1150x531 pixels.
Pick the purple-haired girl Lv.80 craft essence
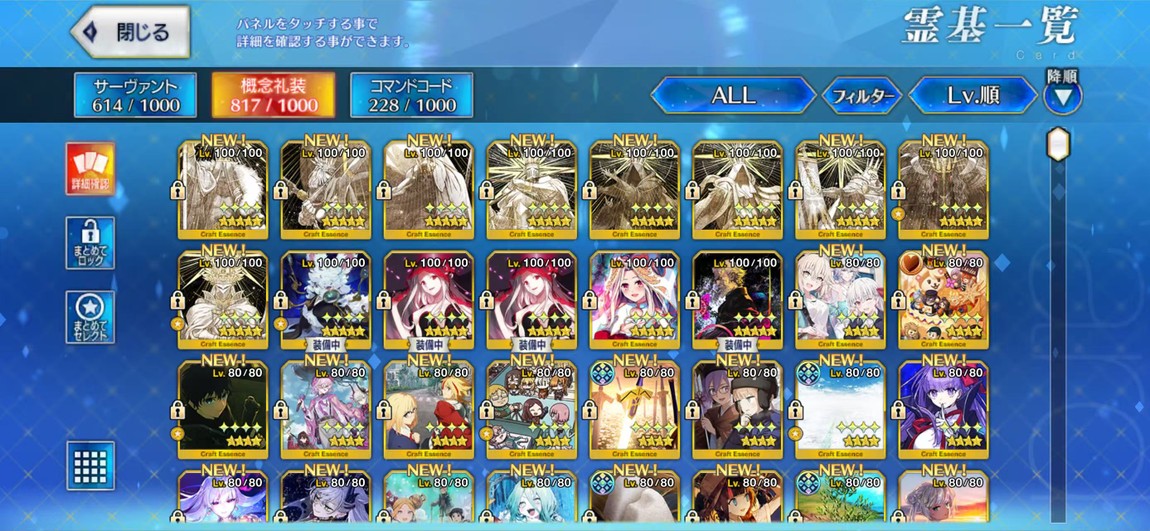tap(943, 410)
